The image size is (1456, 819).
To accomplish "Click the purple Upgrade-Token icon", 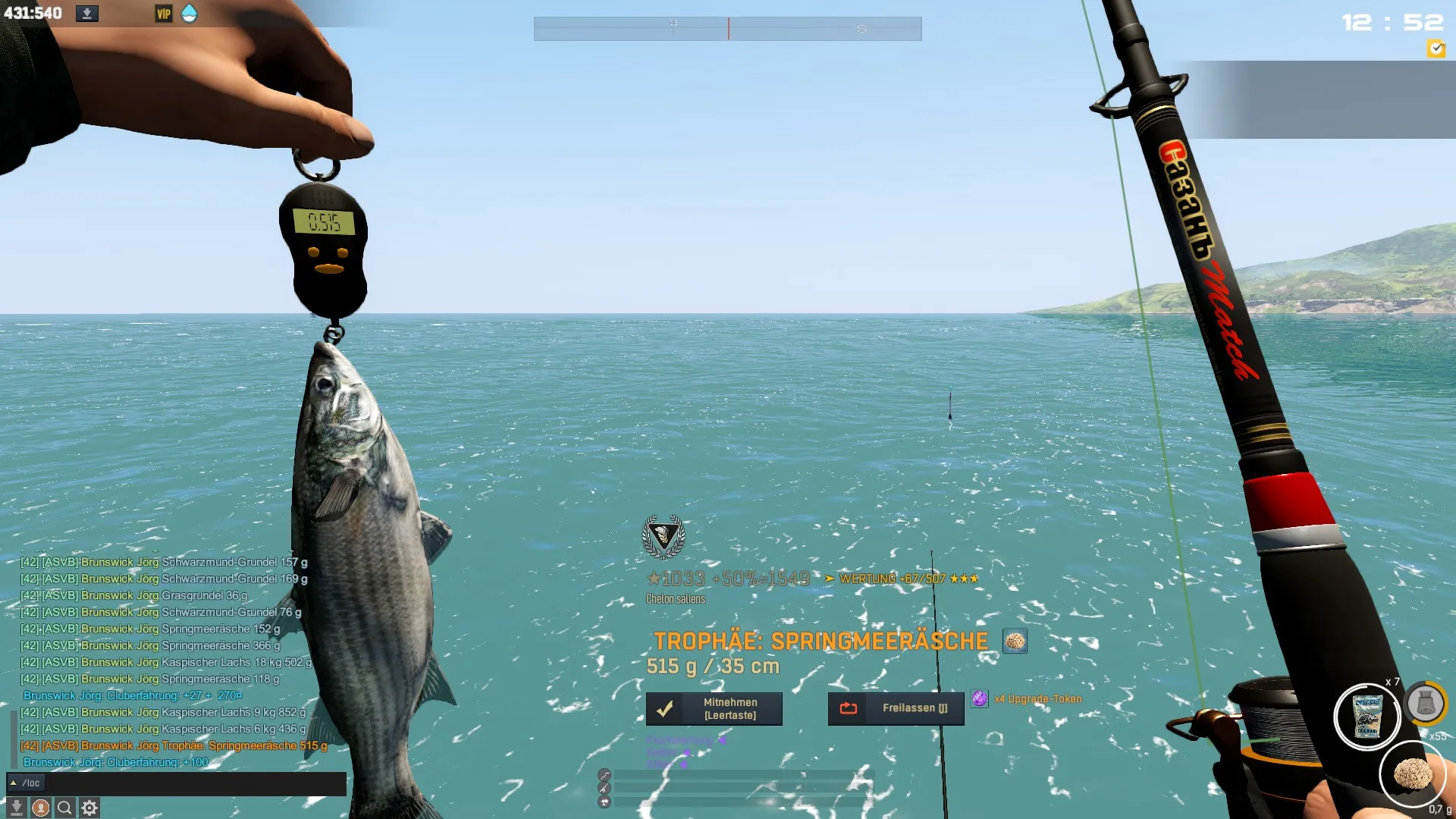I will pos(980,698).
